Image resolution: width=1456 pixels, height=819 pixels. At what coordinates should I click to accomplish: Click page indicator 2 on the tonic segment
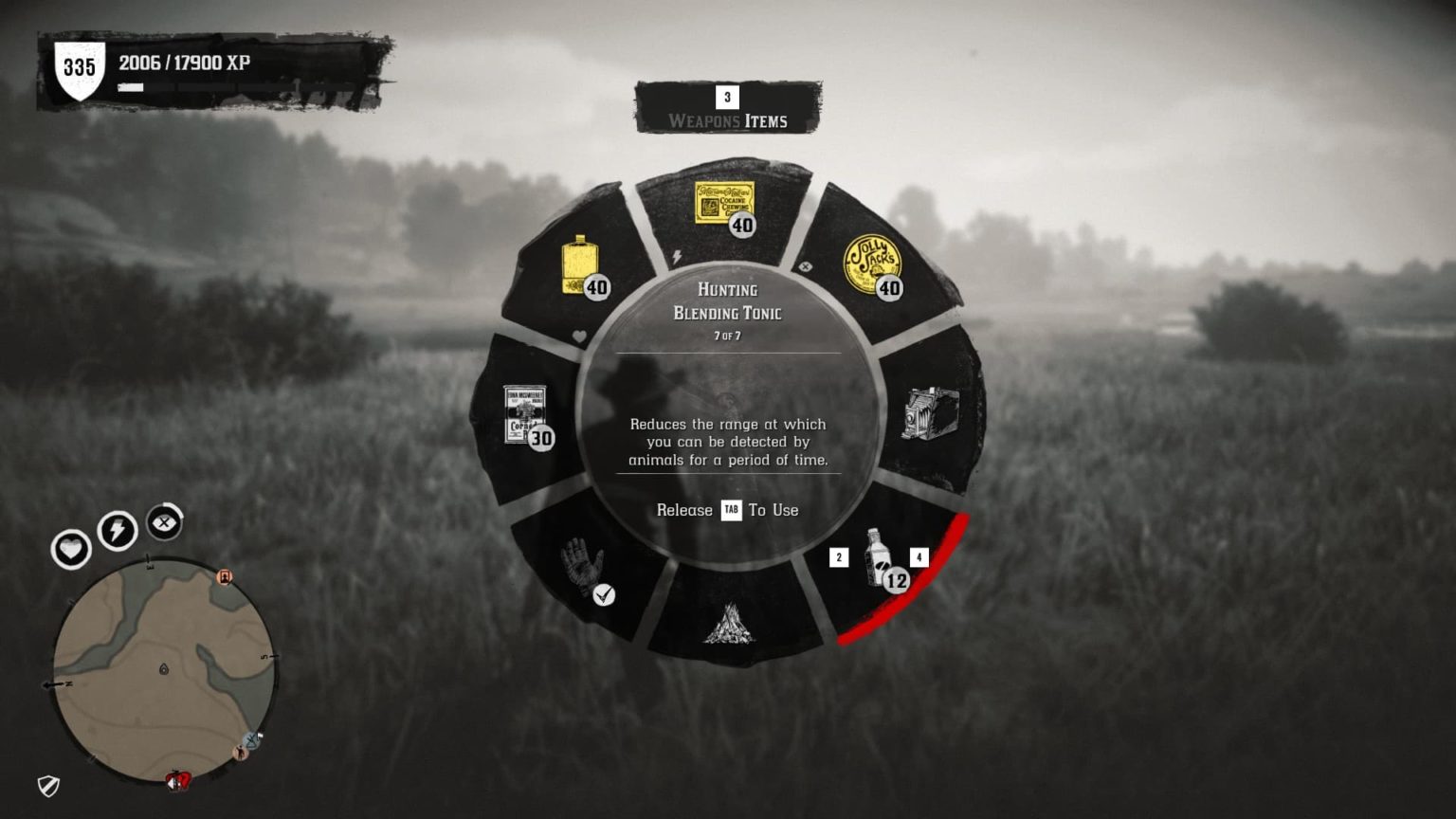pos(838,557)
